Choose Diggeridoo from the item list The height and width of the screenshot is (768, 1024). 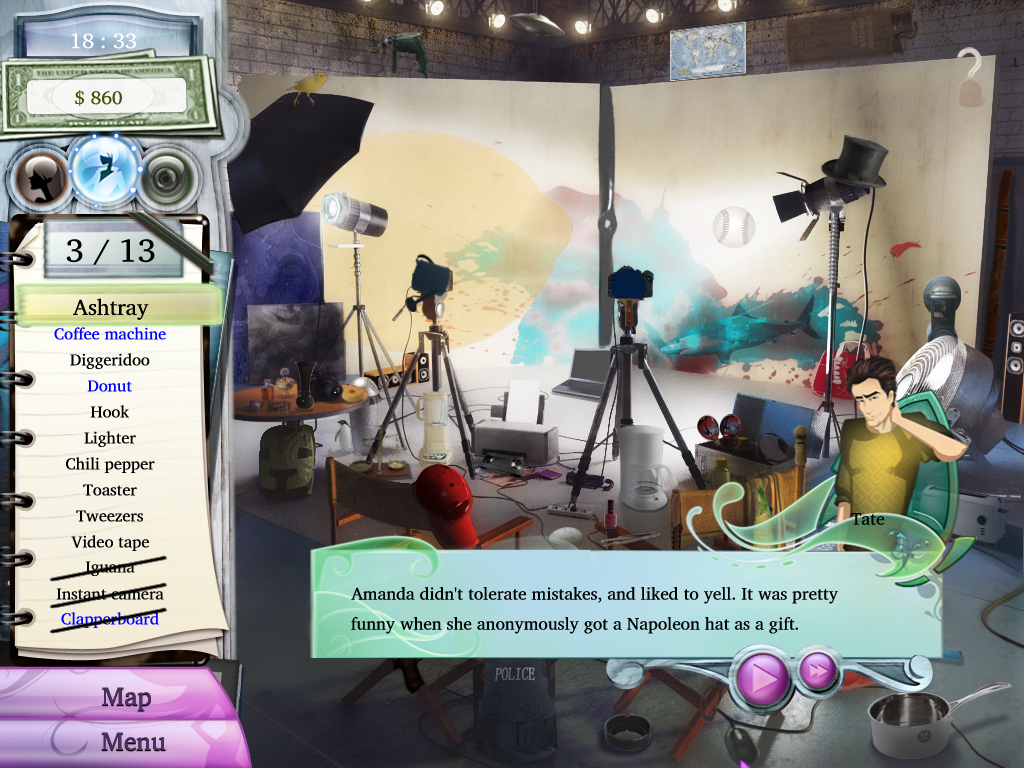click(x=110, y=360)
